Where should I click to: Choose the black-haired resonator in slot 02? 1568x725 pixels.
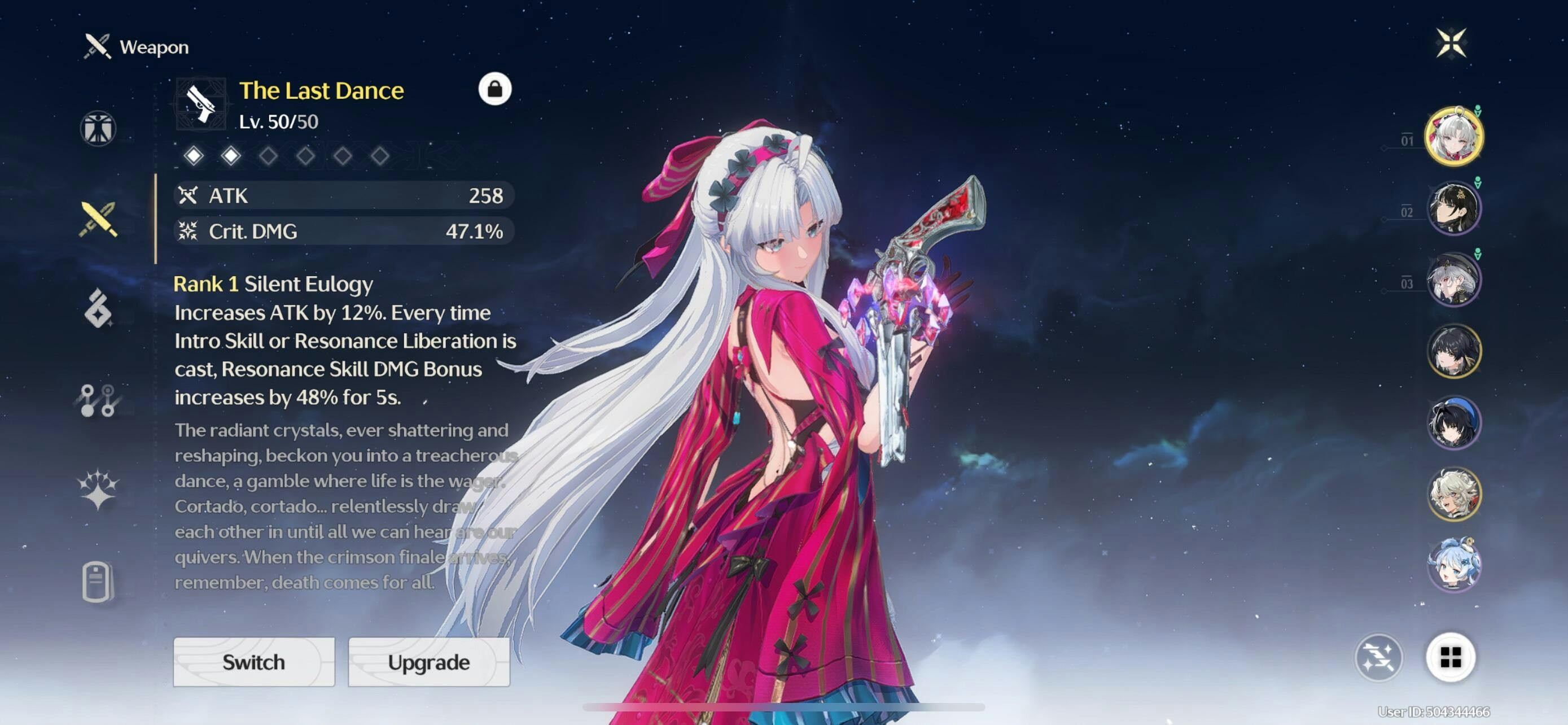click(1453, 208)
